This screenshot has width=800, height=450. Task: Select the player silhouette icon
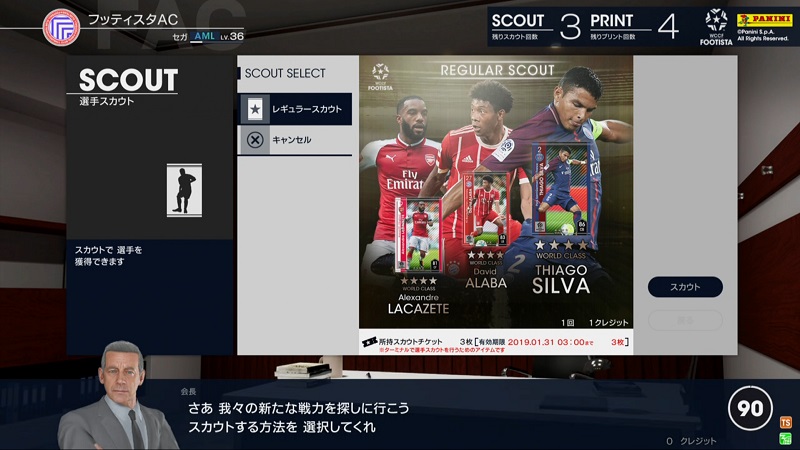pos(184,190)
